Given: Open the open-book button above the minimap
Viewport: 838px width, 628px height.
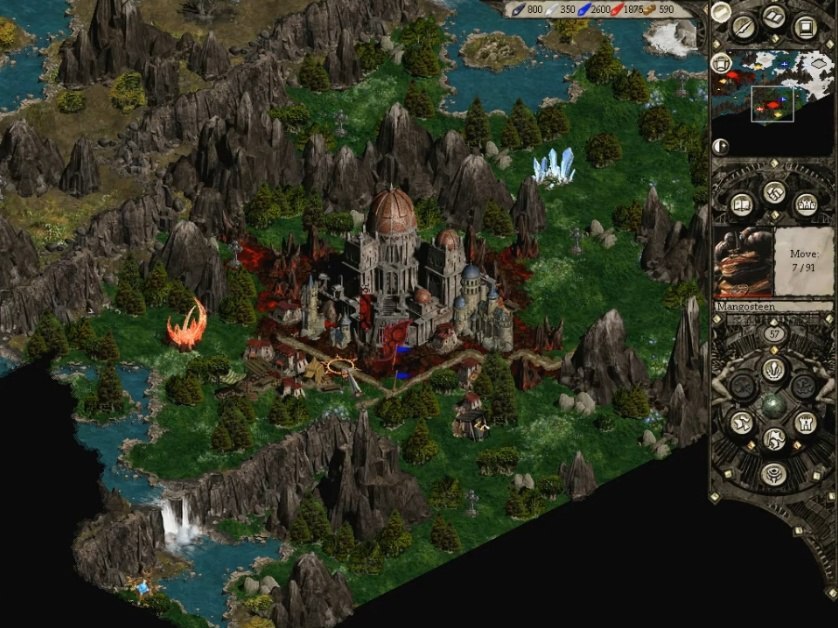Looking at the screenshot, I should pos(774,16).
